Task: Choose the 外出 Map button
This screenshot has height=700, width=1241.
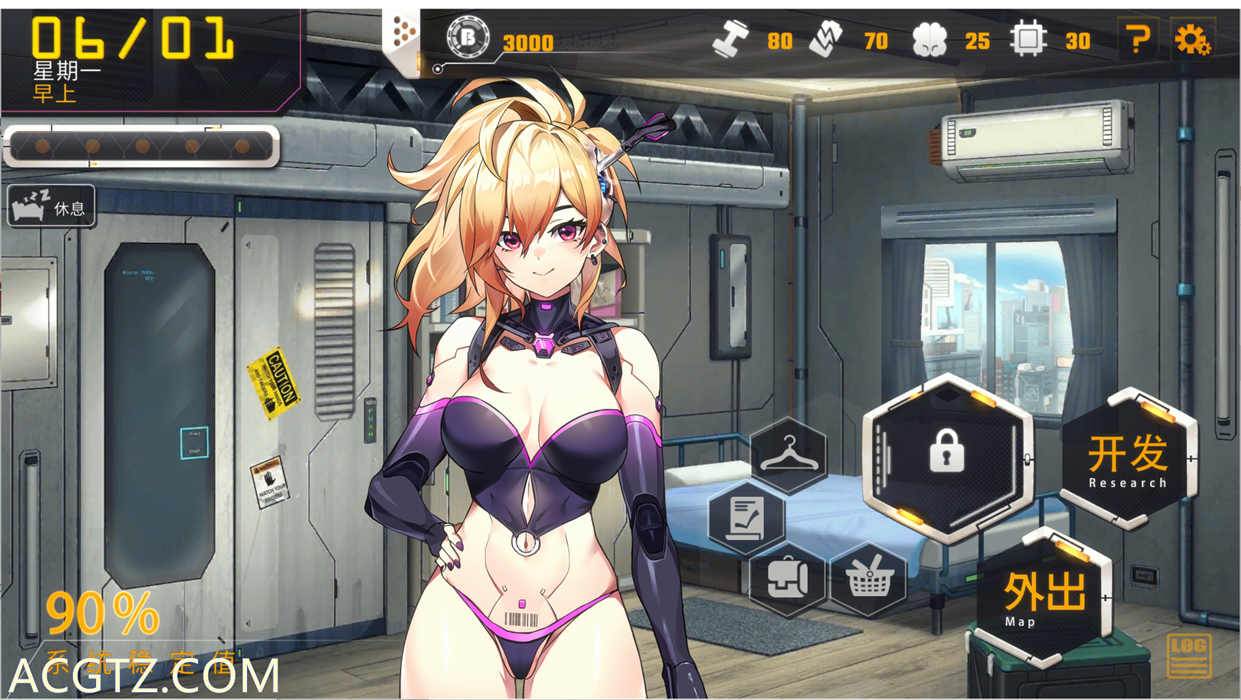Action: coord(1045,597)
